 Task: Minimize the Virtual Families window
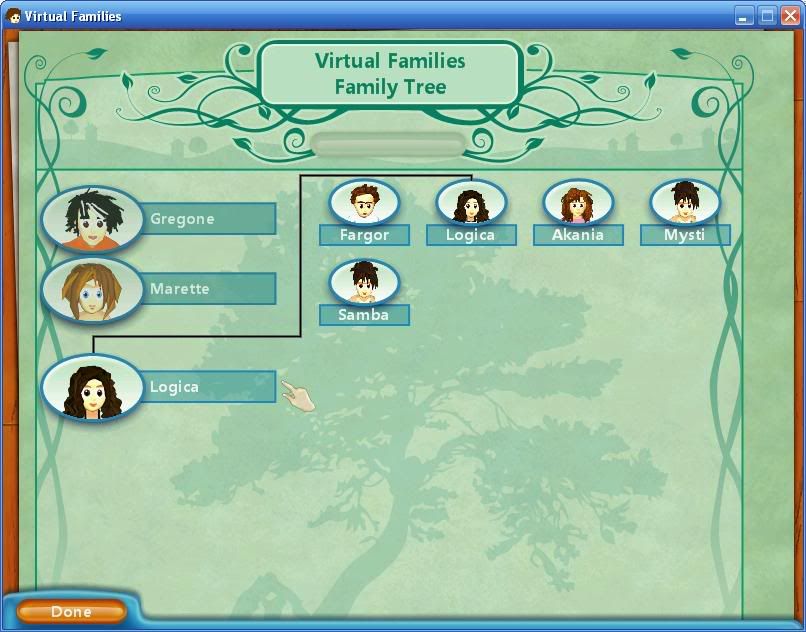point(744,16)
